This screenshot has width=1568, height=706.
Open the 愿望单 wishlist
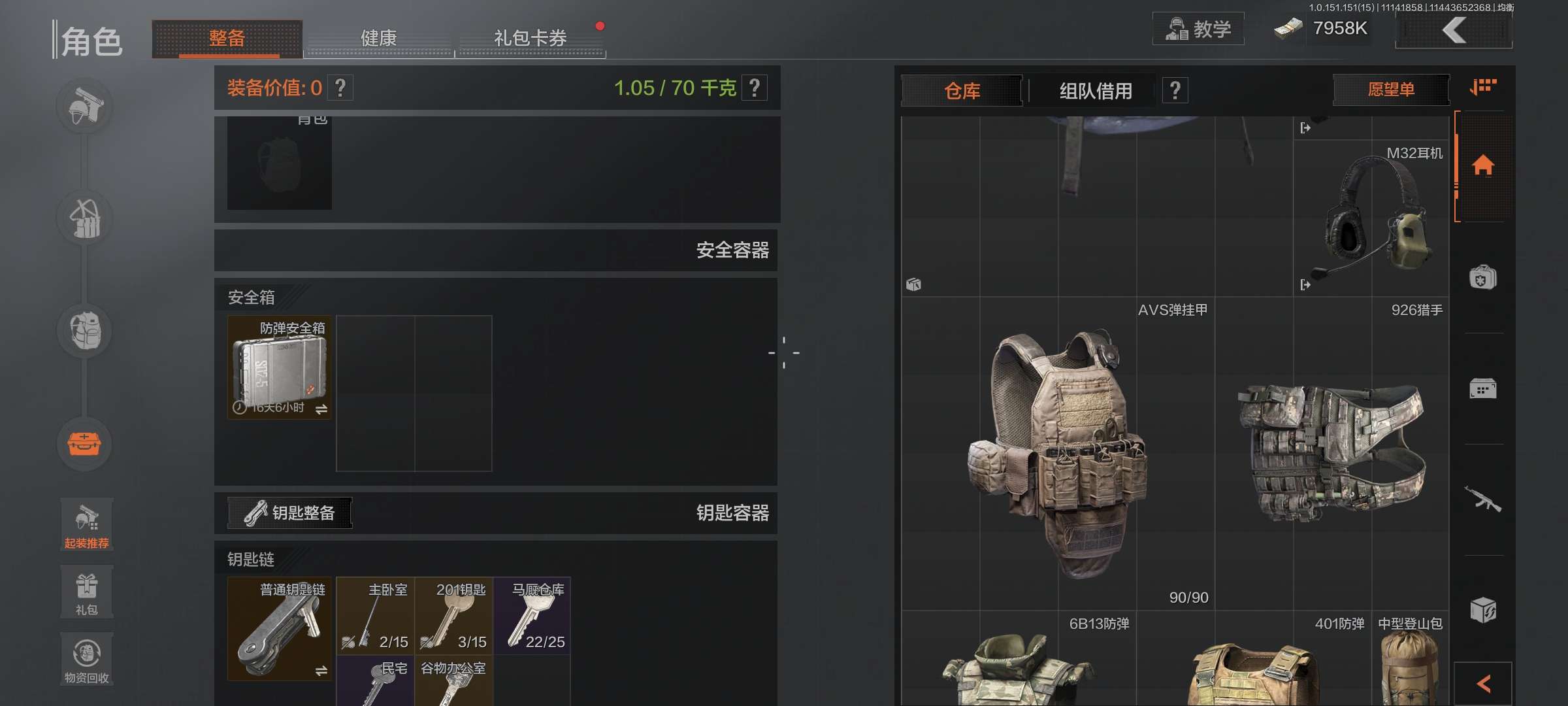pyautogui.click(x=1390, y=90)
